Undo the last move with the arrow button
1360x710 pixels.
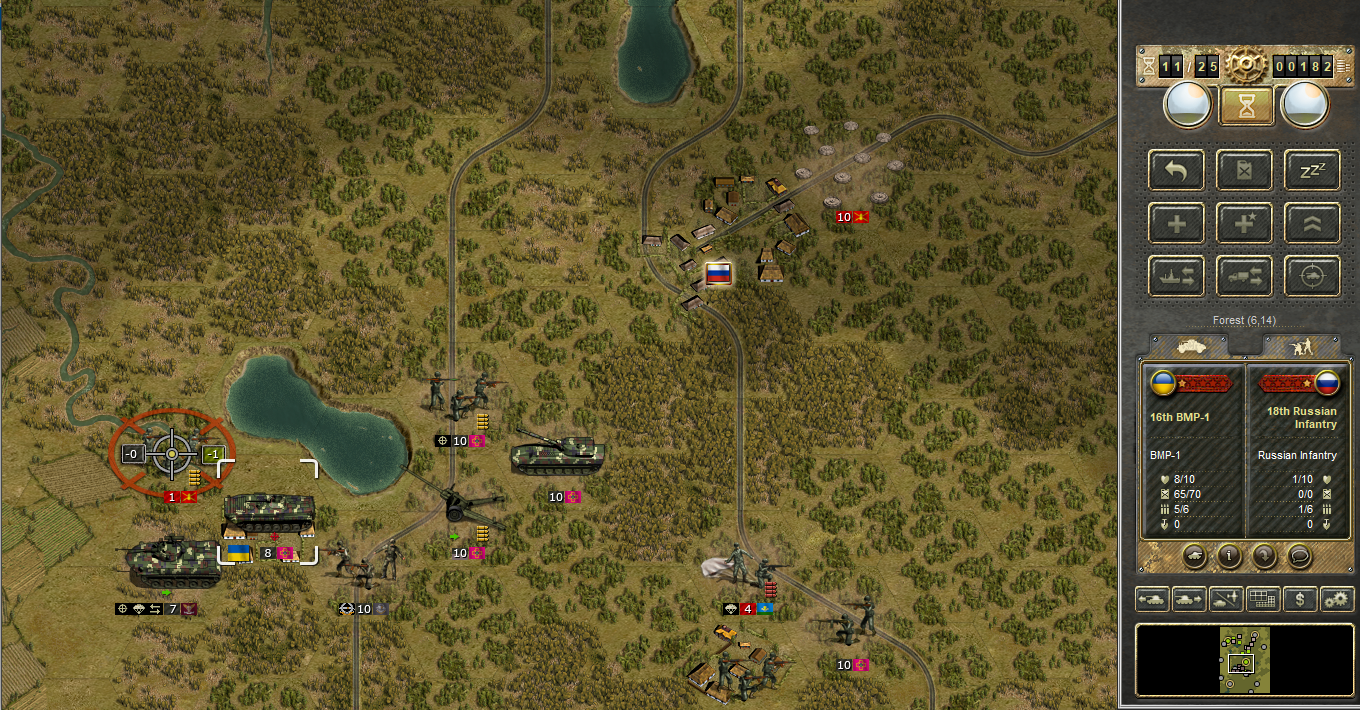tap(1176, 170)
